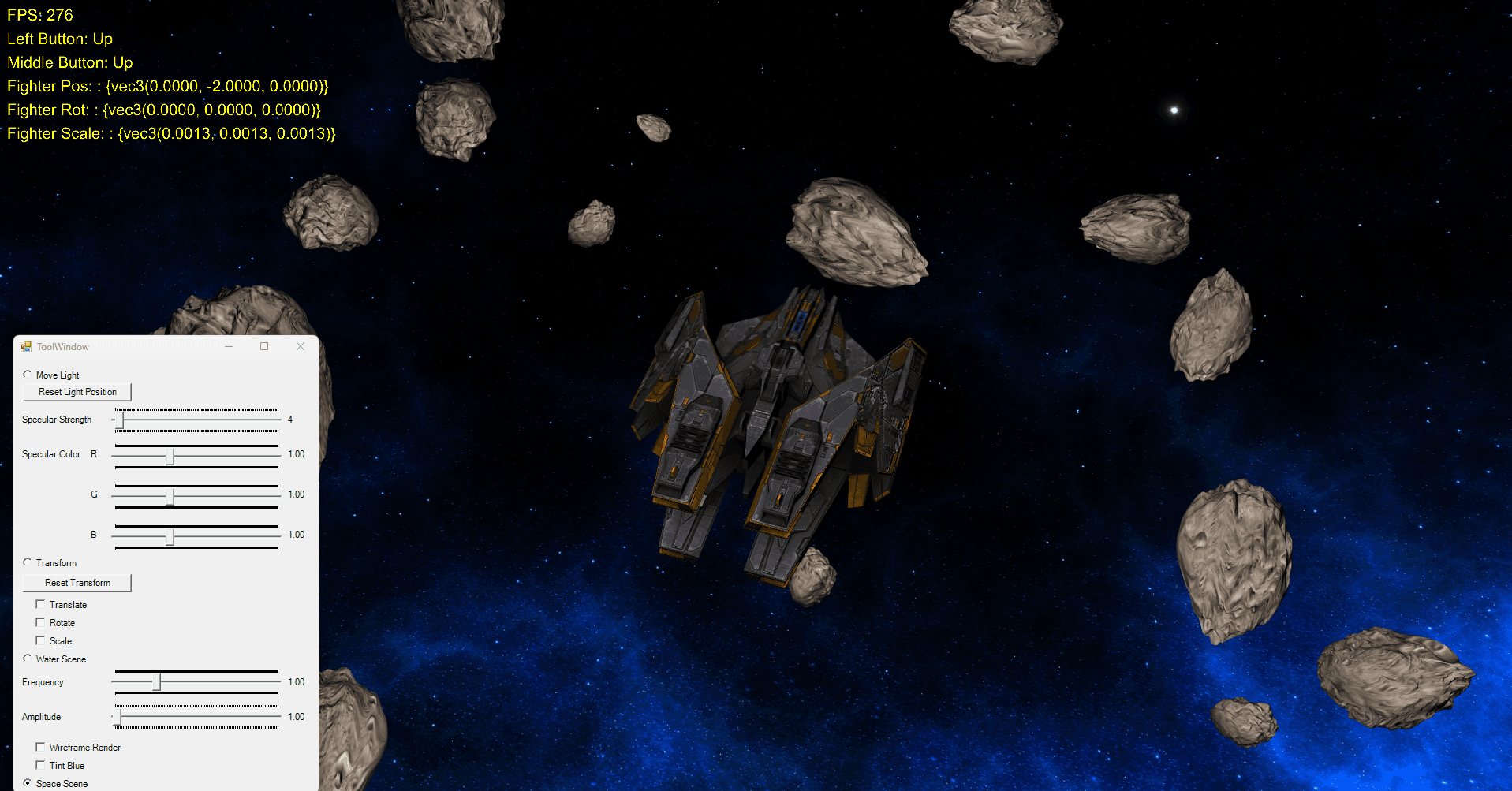This screenshot has height=791, width=1512.
Task: Enable the Rotate checkbox
Action: [40, 621]
